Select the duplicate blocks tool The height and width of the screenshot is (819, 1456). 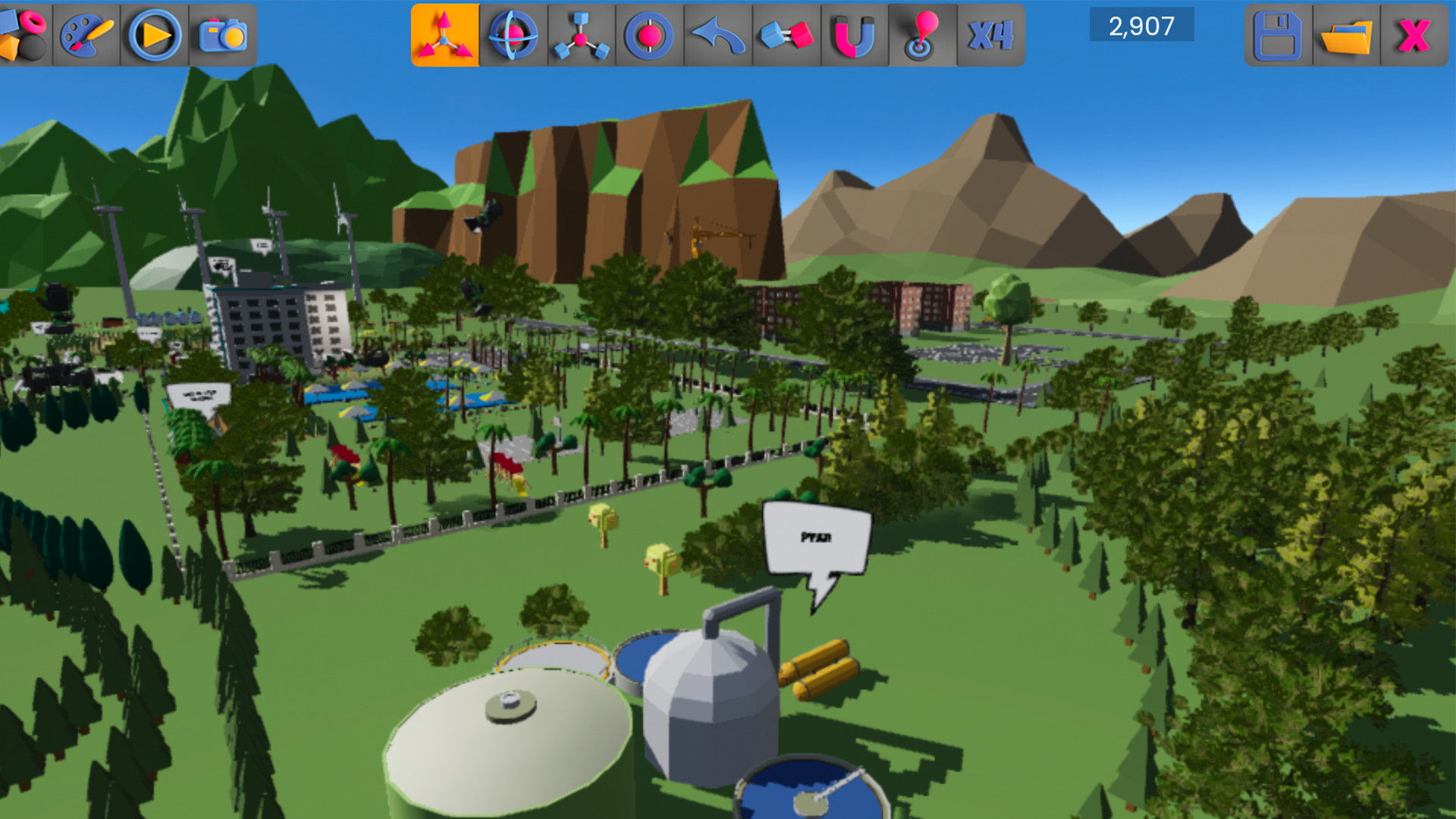pos(786,33)
